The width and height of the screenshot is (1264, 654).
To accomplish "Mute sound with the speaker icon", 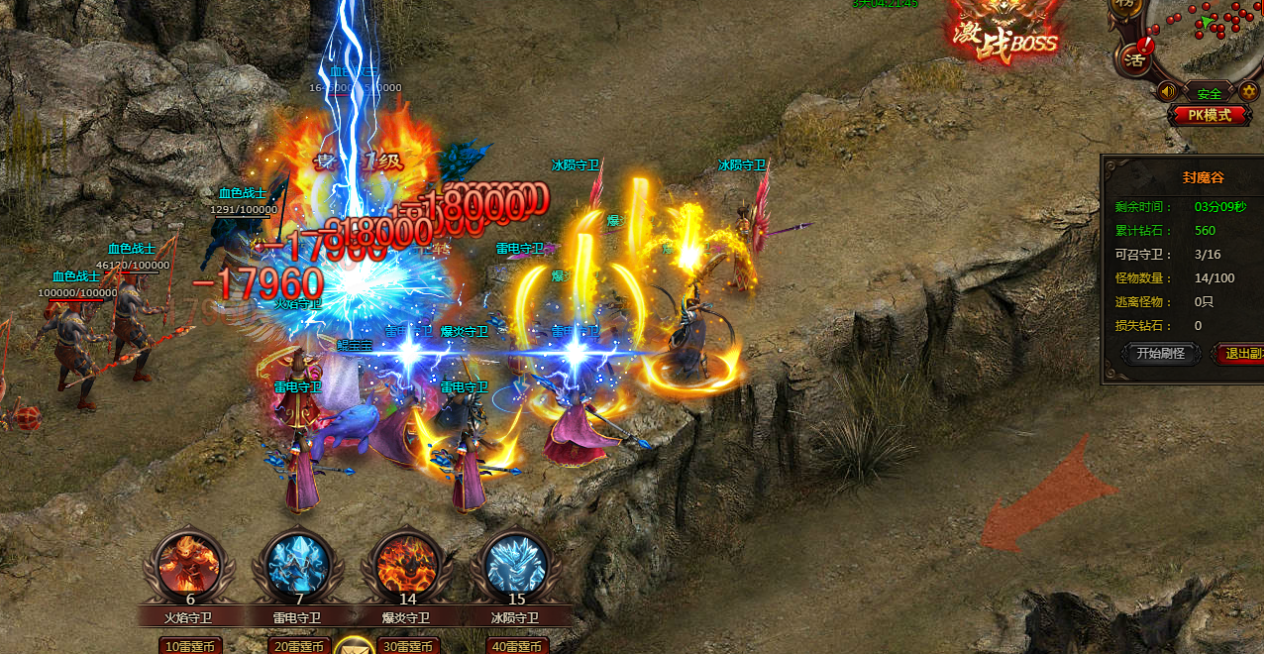I will pyautogui.click(x=1167, y=92).
